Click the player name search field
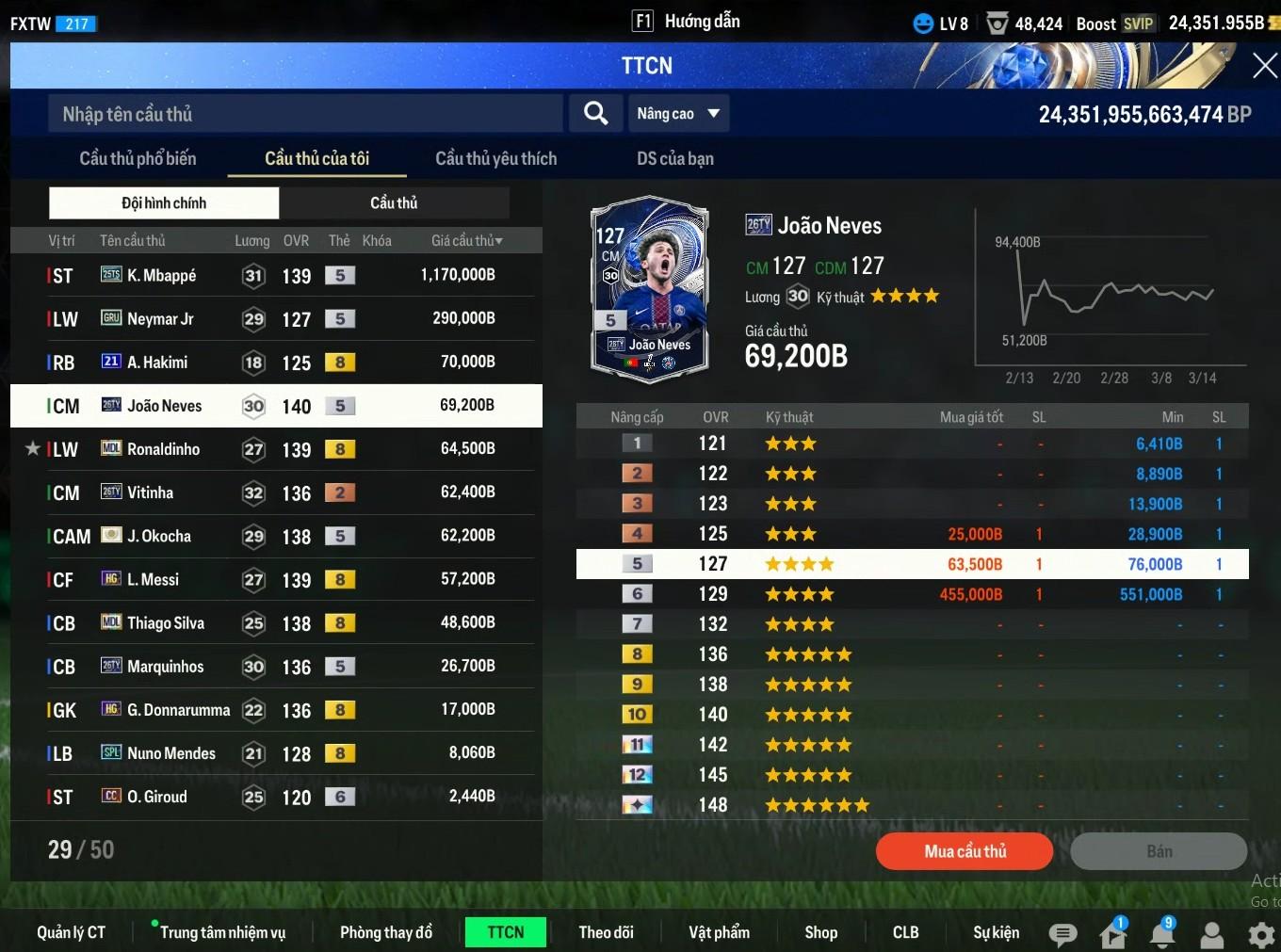This screenshot has width=1281, height=952. [x=305, y=114]
